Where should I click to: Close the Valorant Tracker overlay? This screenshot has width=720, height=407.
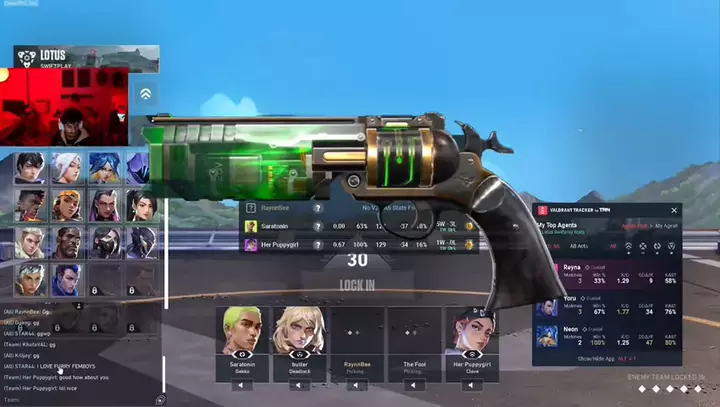tap(674, 211)
